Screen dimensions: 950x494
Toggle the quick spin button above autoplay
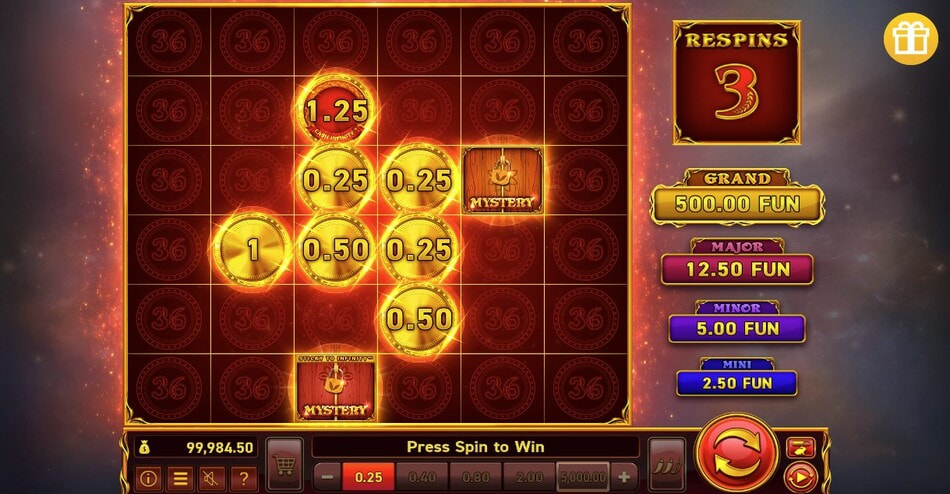800,447
